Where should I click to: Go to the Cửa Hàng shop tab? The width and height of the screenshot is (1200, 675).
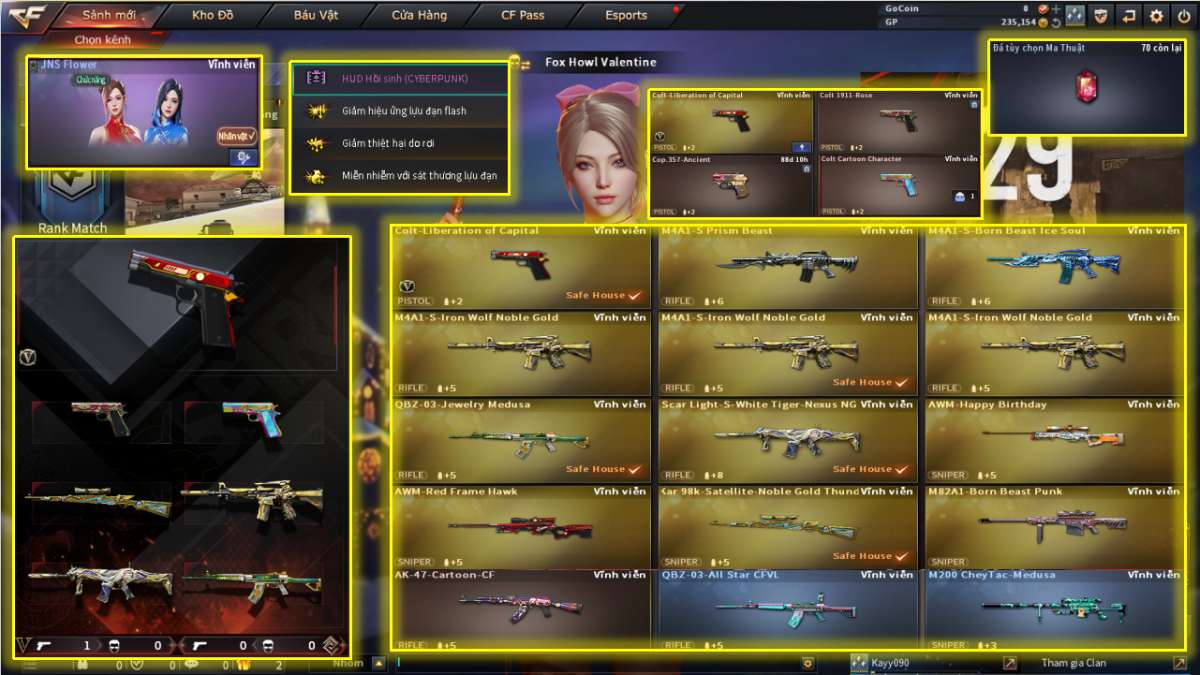coord(419,15)
